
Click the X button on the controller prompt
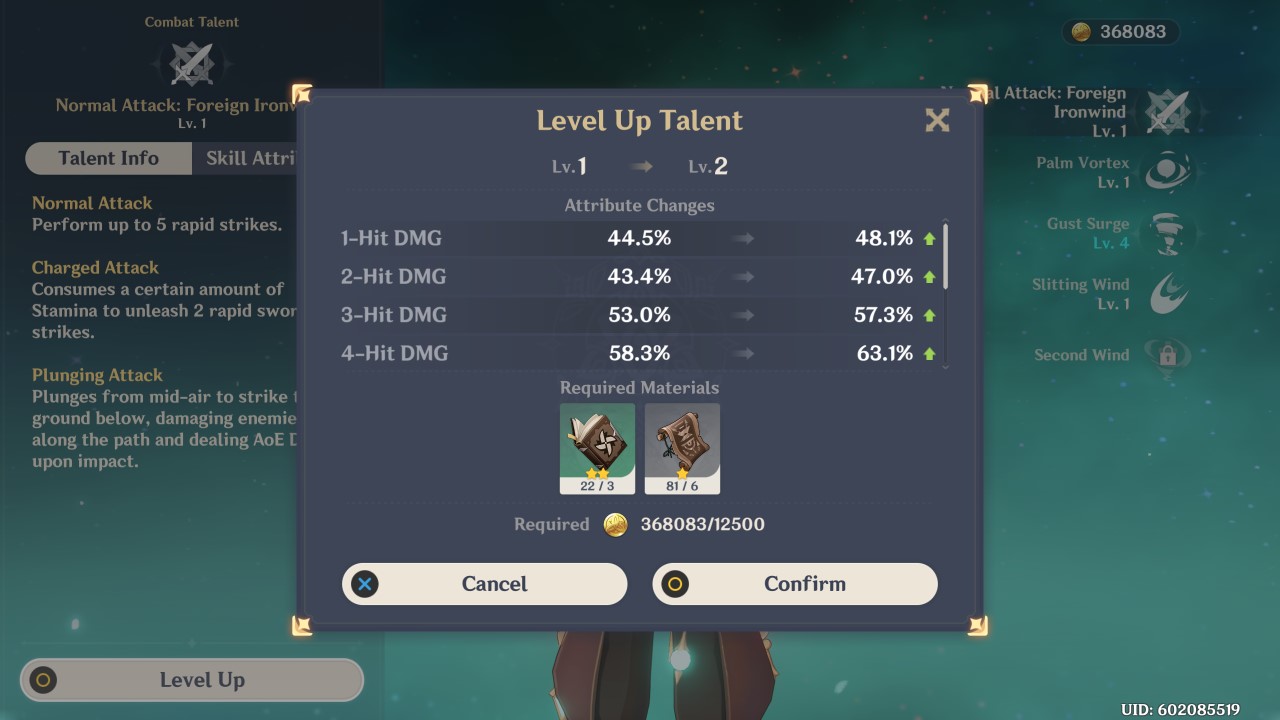(x=364, y=584)
